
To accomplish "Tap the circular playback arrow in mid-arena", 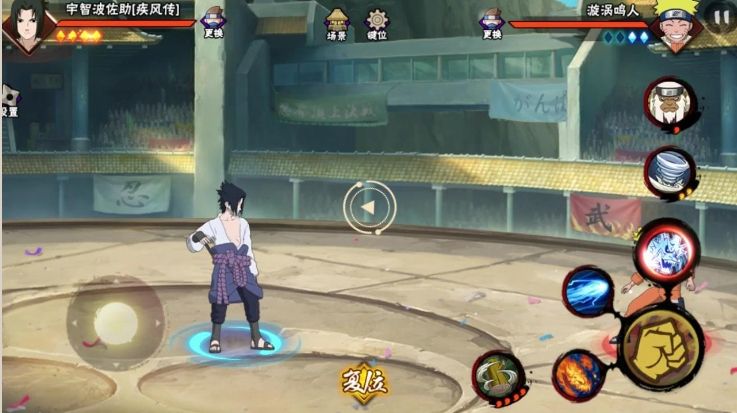I will [369, 208].
